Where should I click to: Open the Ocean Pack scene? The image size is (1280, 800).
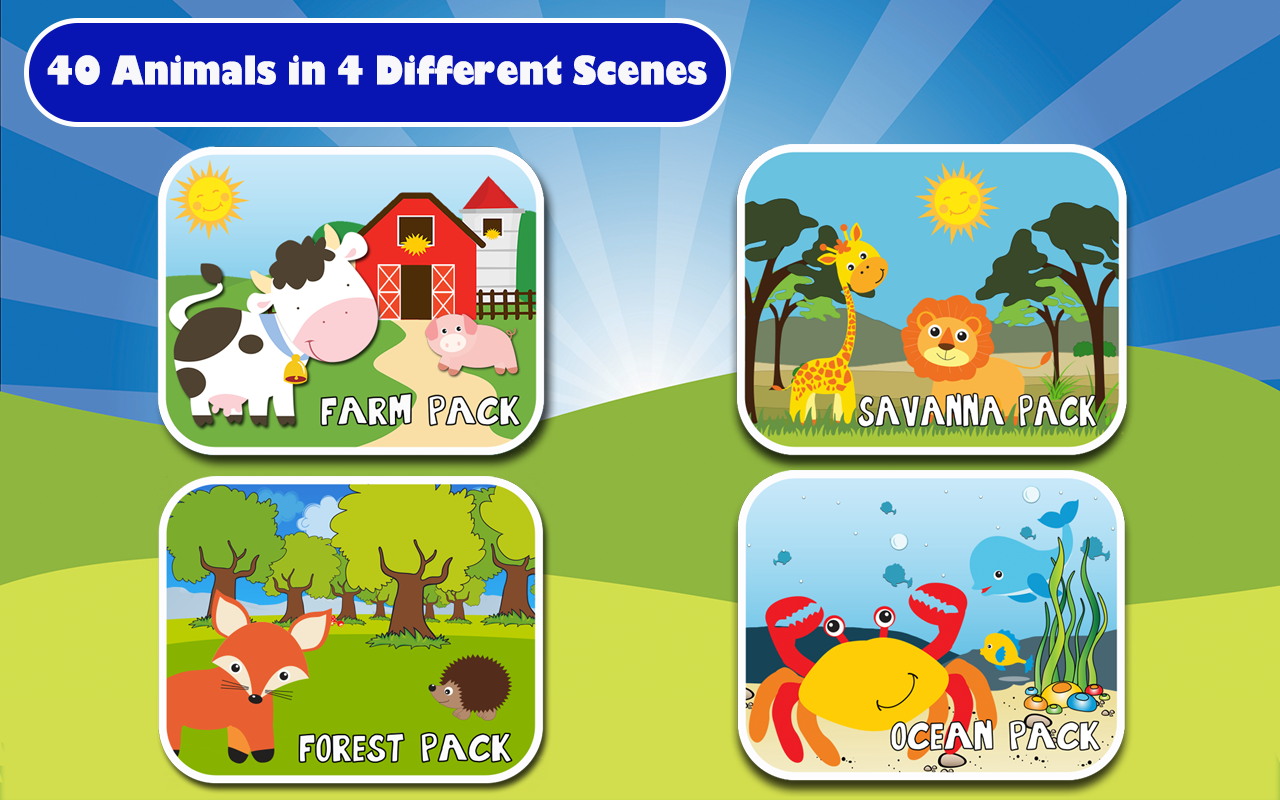935,630
